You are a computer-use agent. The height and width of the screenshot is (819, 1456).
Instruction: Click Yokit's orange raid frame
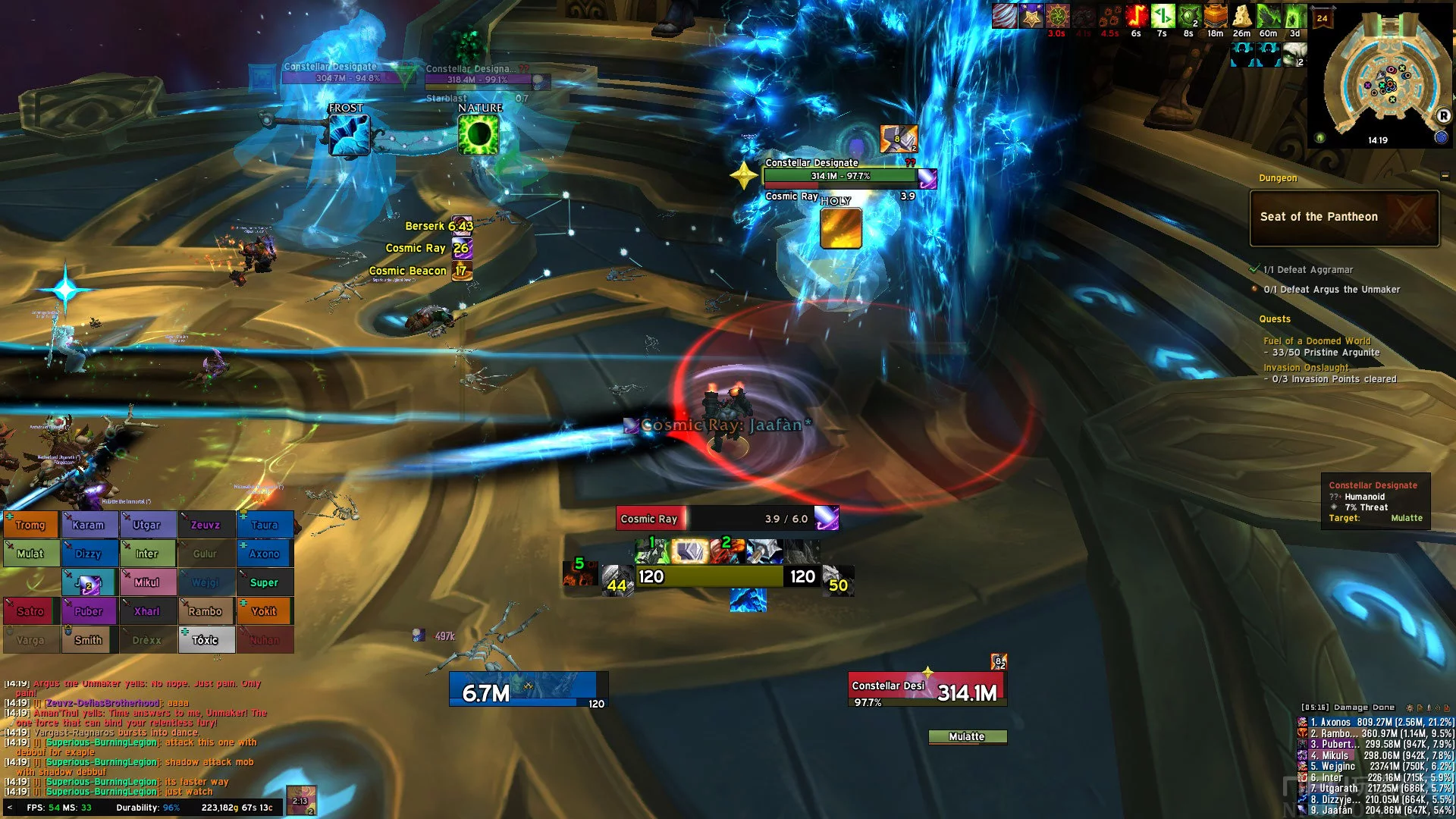coord(265,611)
